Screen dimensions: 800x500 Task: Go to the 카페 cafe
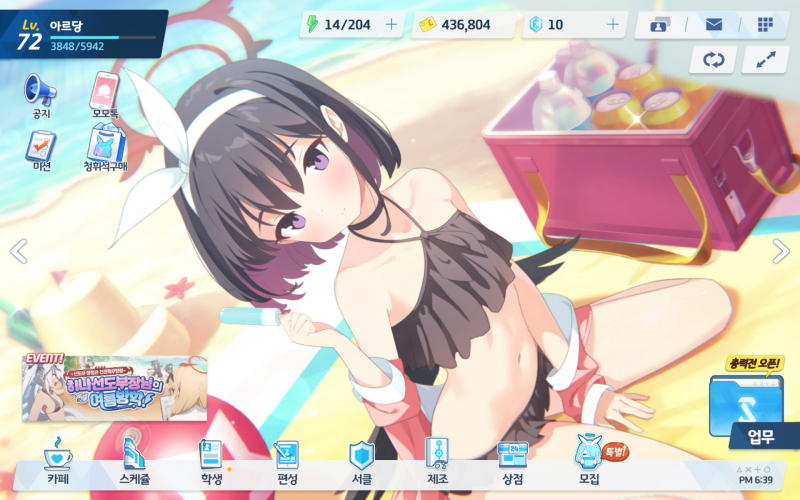(x=58, y=461)
